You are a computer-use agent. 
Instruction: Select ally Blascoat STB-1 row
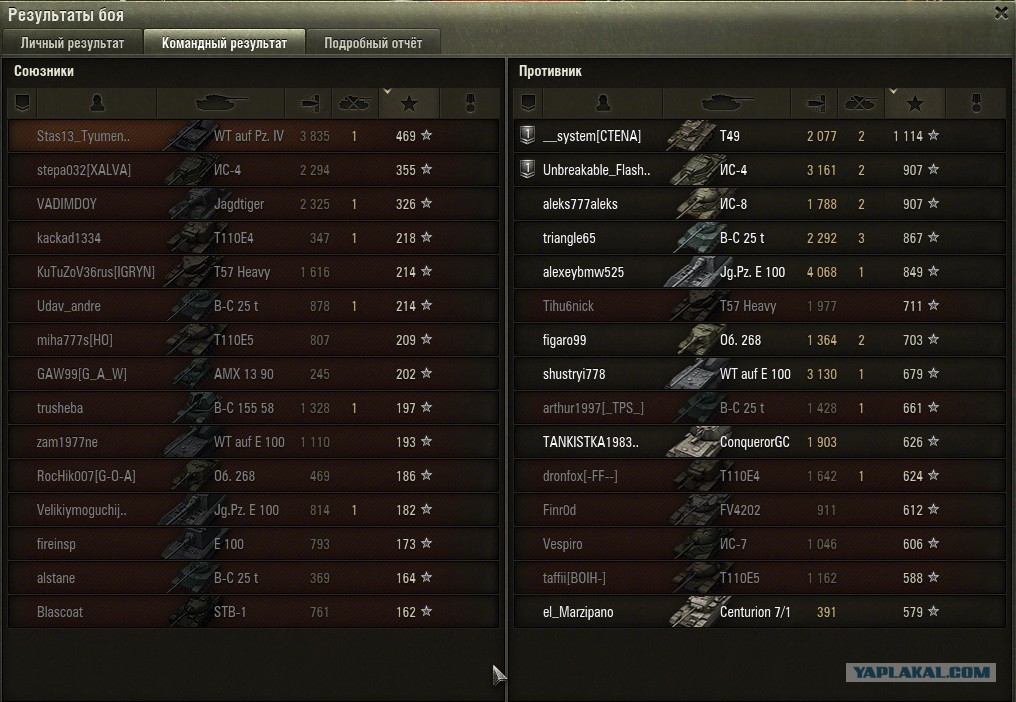(x=252, y=612)
